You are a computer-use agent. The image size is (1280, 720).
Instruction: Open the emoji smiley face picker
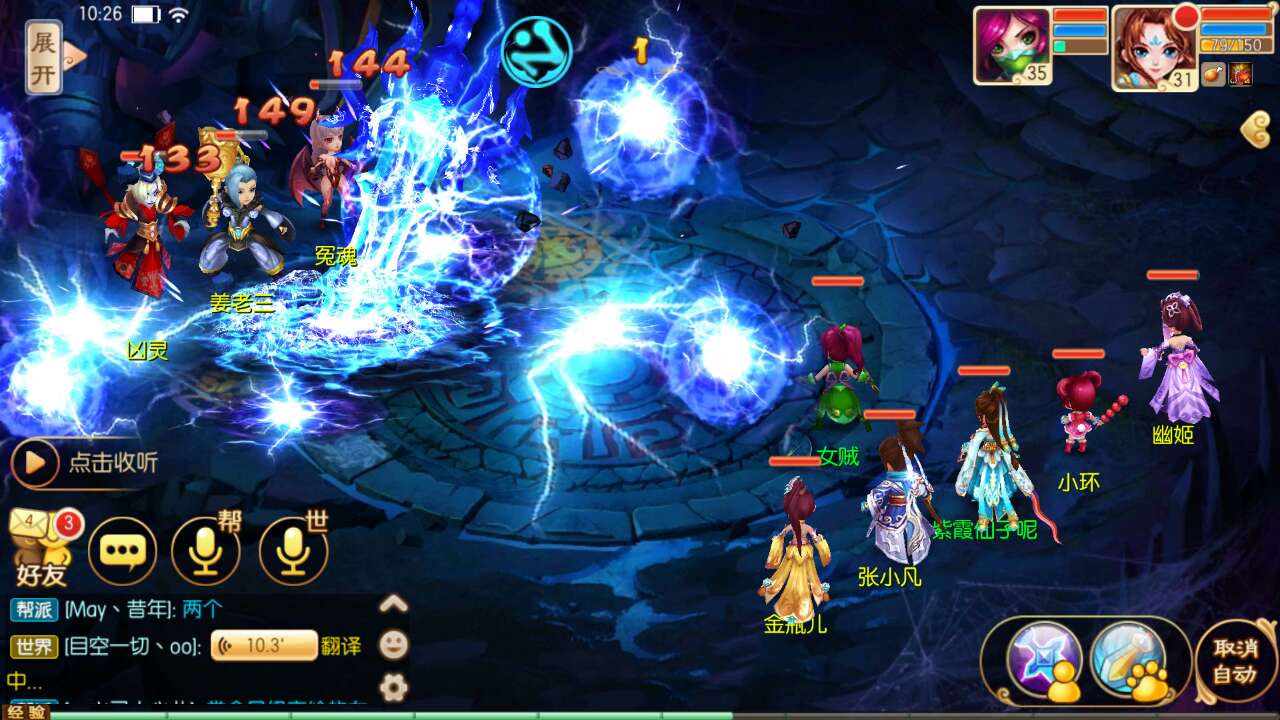pyautogui.click(x=394, y=645)
